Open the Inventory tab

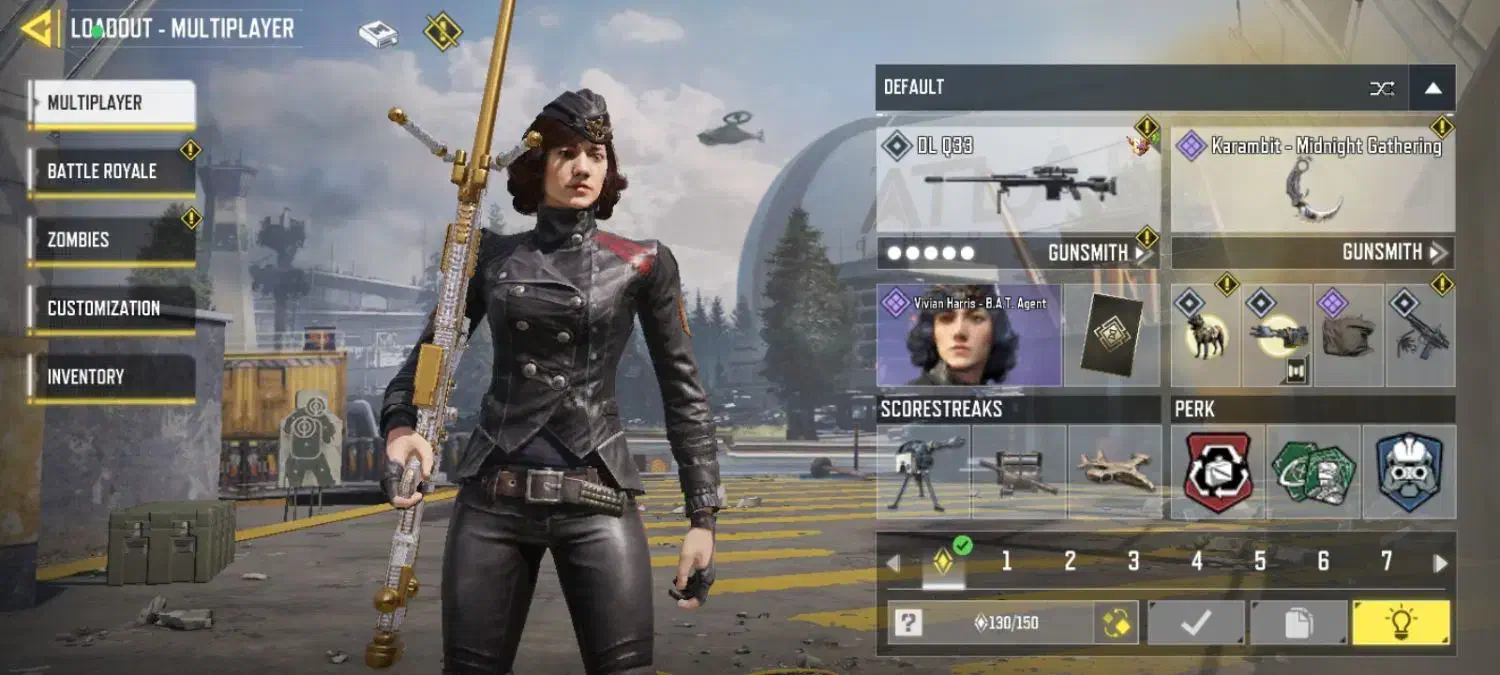coord(110,377)
